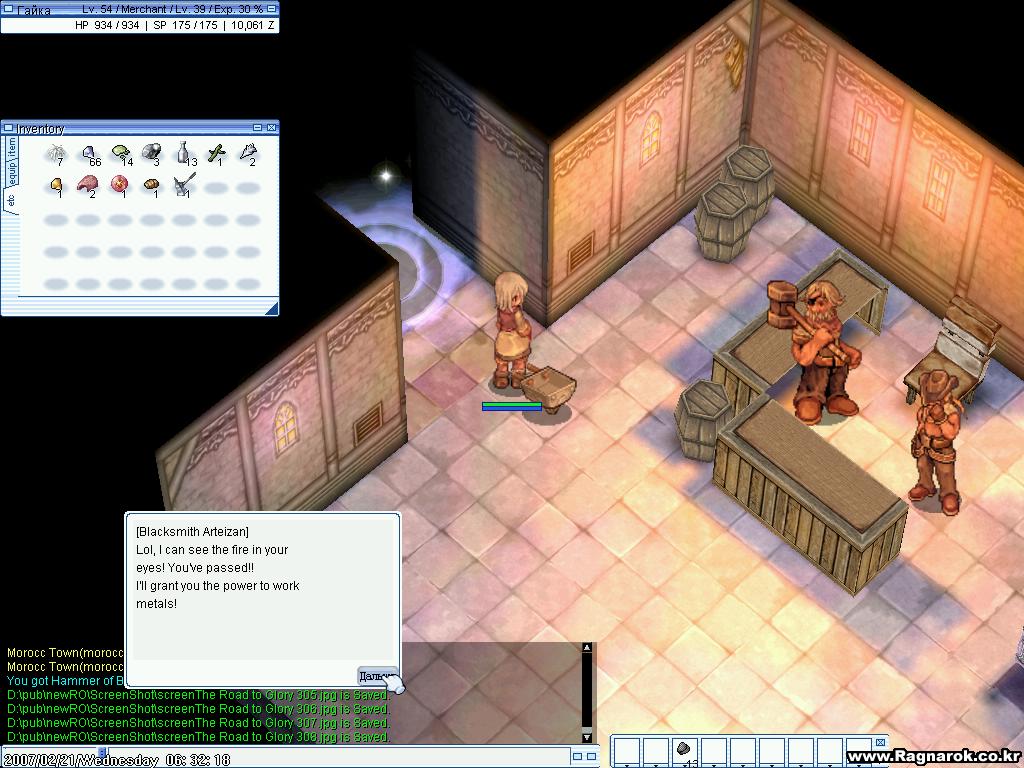This screenshot has width=1024, height=768.
Task: Pick the brown cocoon-shaped item
Action: pos(152,185)
